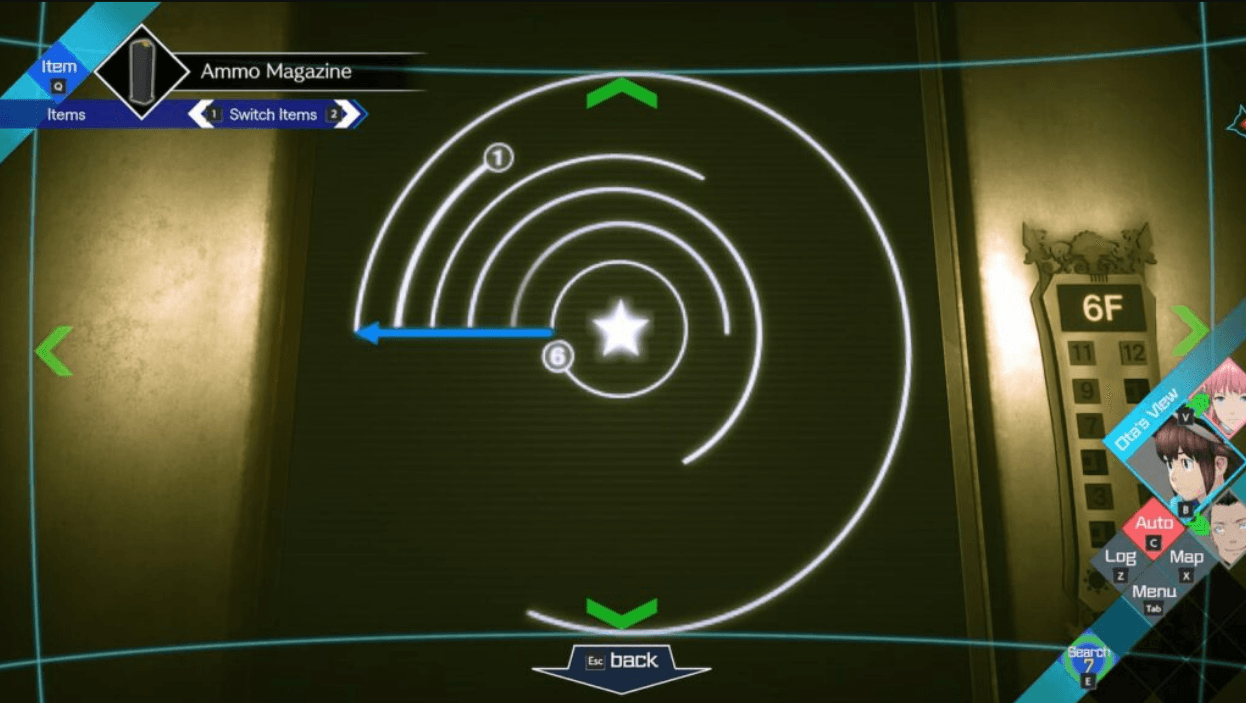The height and width of the screenshot is (703, 1246).
Task: Toggle Auto mode
Action: click(1154, 526)
